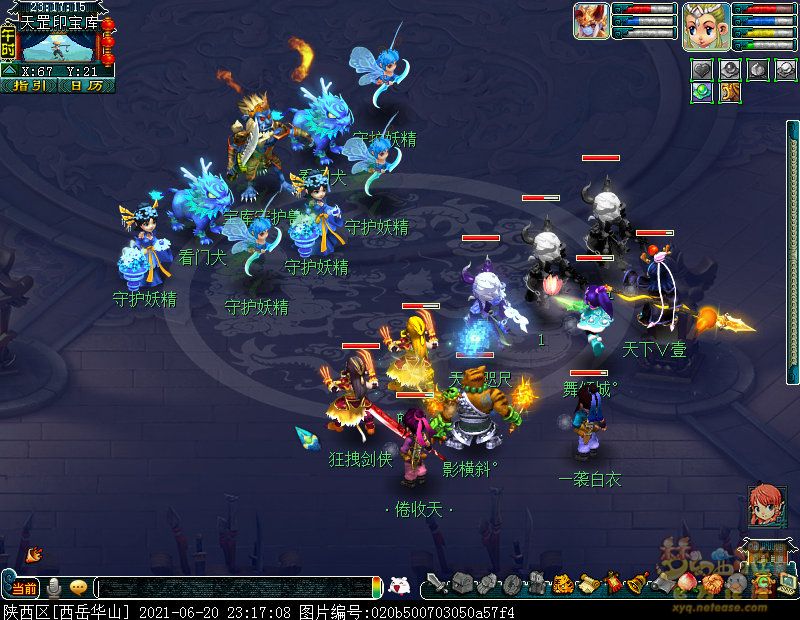Click the sword attack icon in toolbar
Screen dimensions: 800x620
[436, 584]
